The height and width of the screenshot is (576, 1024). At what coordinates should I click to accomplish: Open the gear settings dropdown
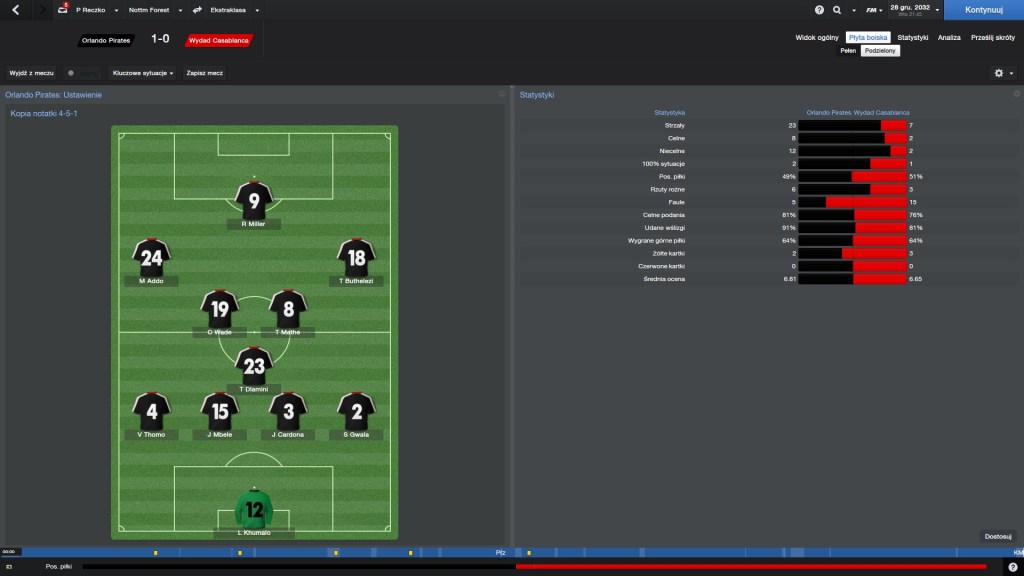[1002, 73]
